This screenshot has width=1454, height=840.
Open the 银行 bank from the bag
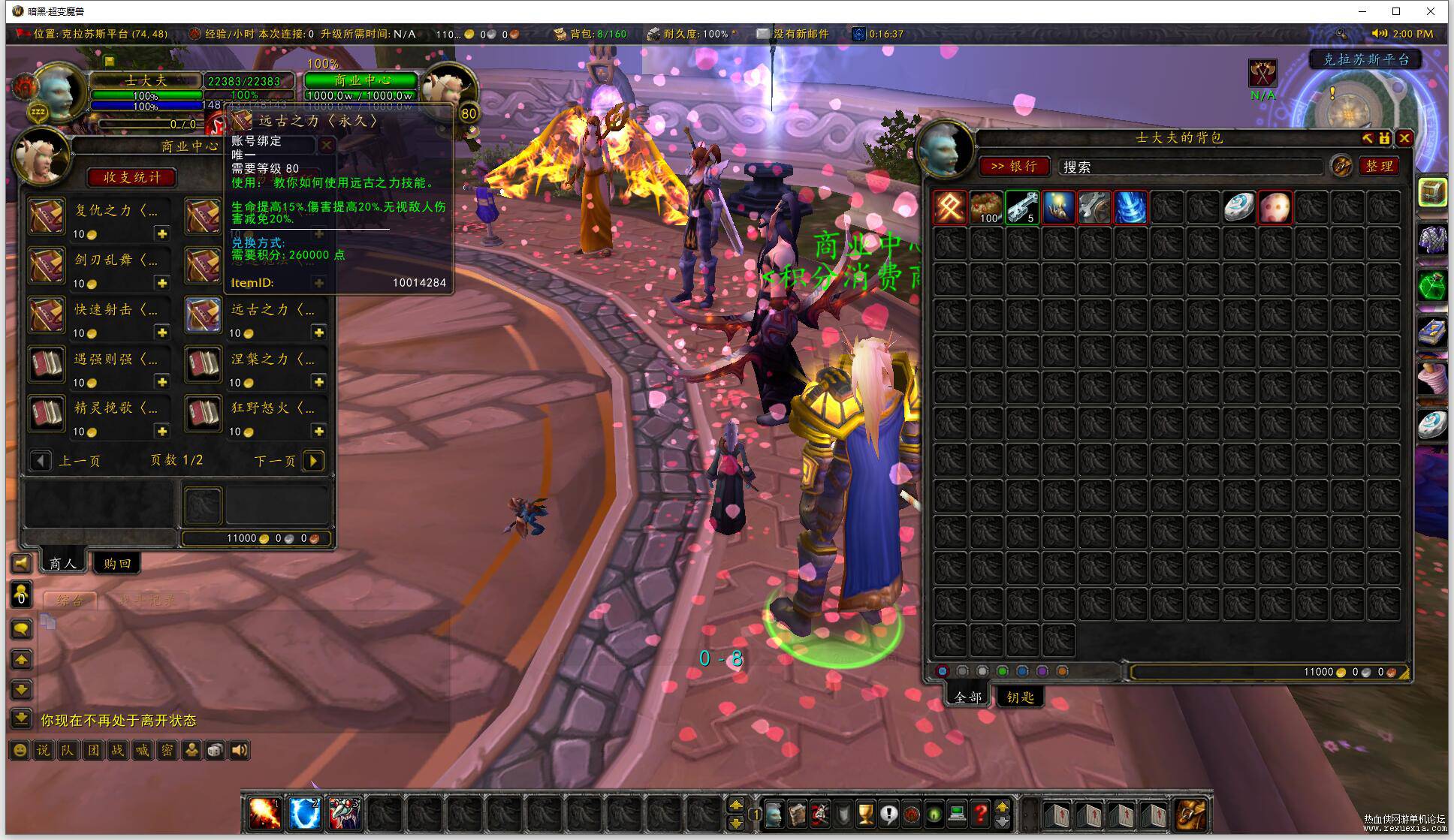coord(1014,166)
